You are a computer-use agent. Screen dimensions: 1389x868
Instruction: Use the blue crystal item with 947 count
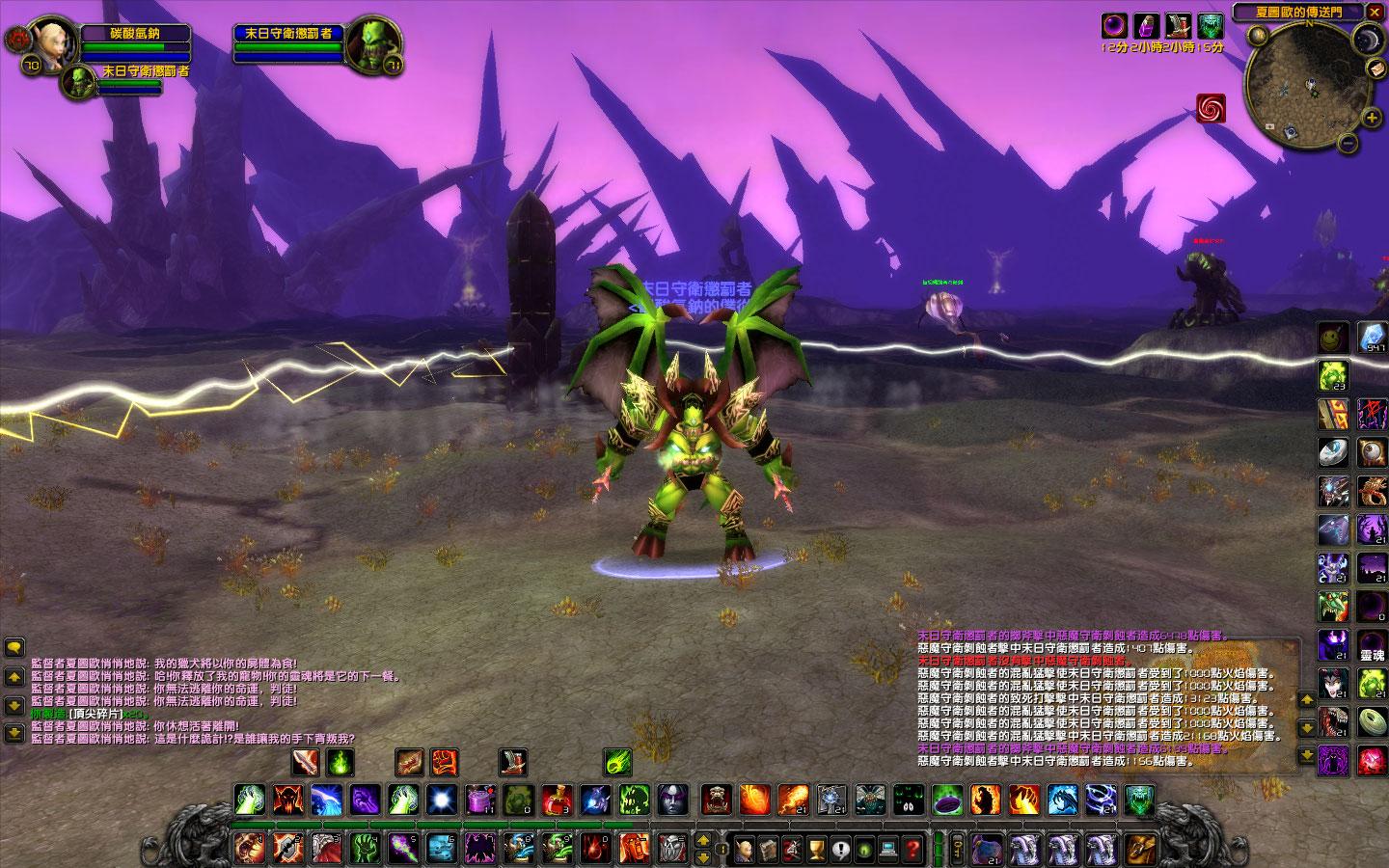tap(1373, 337)
